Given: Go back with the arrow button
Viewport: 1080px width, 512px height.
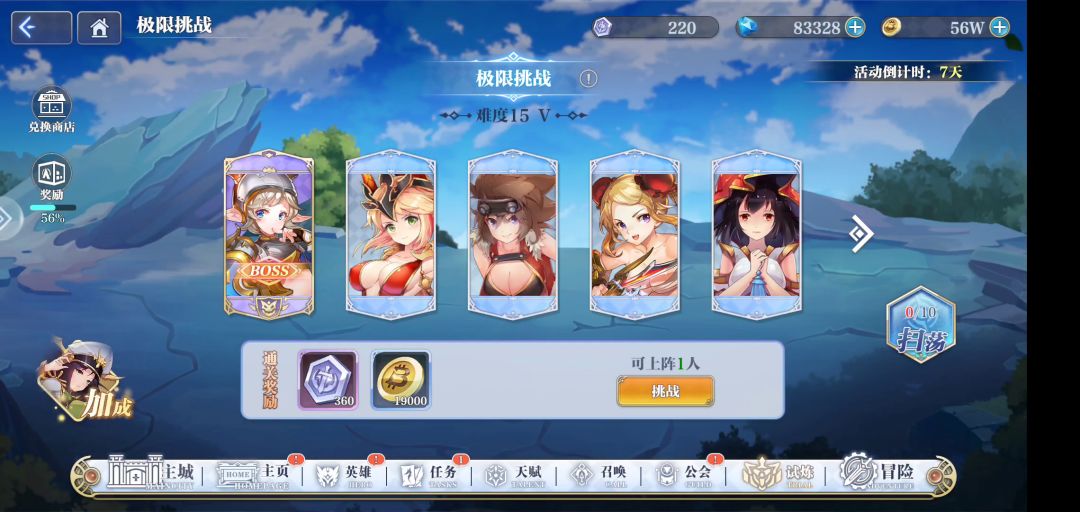Looking at the screenshot, I should (x=41, y=28).
